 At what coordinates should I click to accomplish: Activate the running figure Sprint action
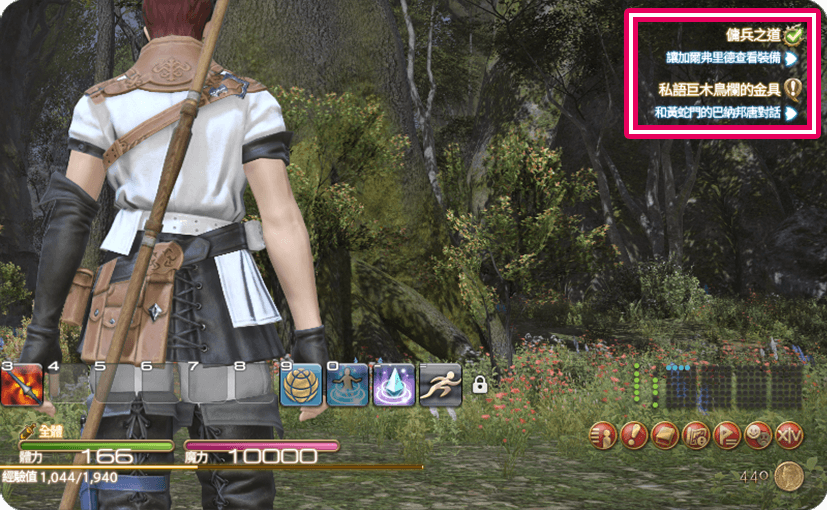440,385
